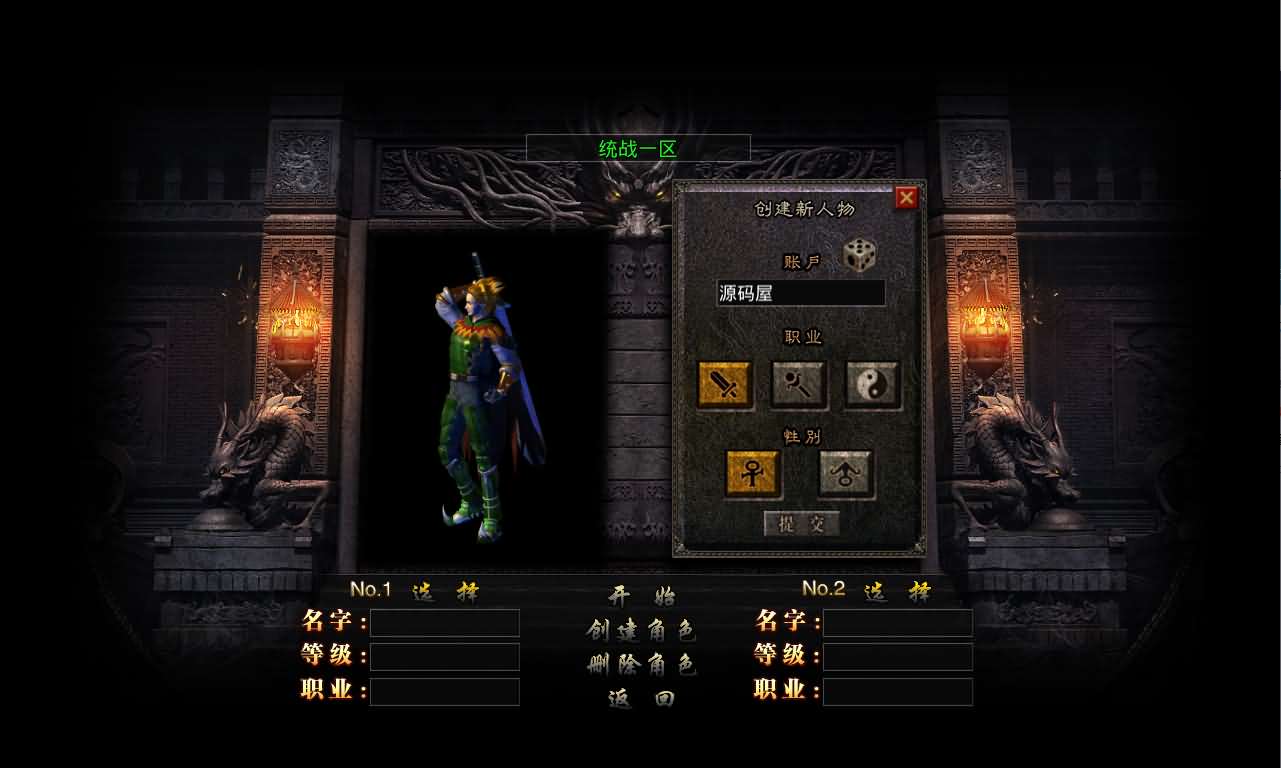The width and height of the screenshot is (1281, 768).
Task: Click the 删除角色 delete character option
Action: tap(640, 663)
